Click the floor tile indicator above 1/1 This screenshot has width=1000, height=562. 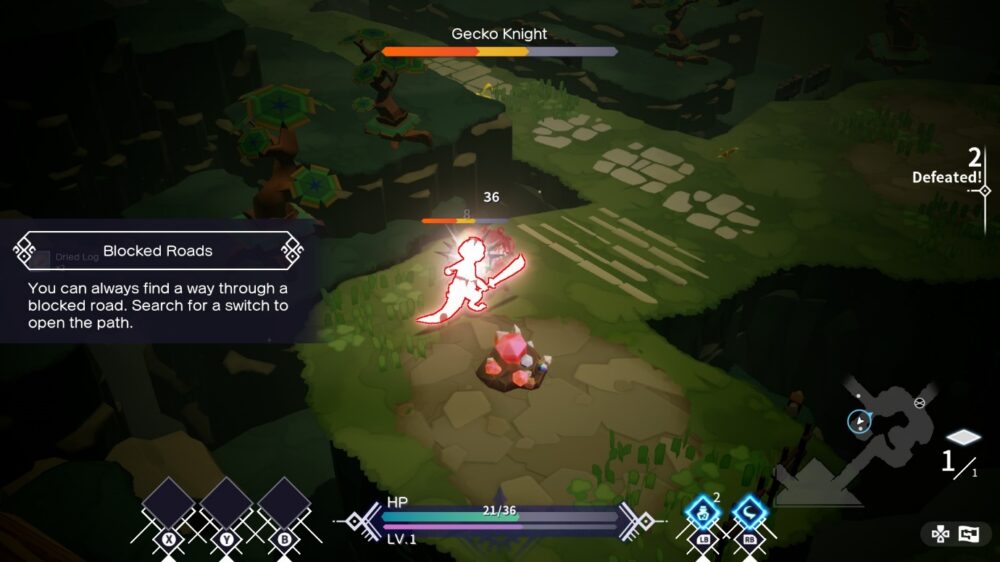click(x=963, y=438)
